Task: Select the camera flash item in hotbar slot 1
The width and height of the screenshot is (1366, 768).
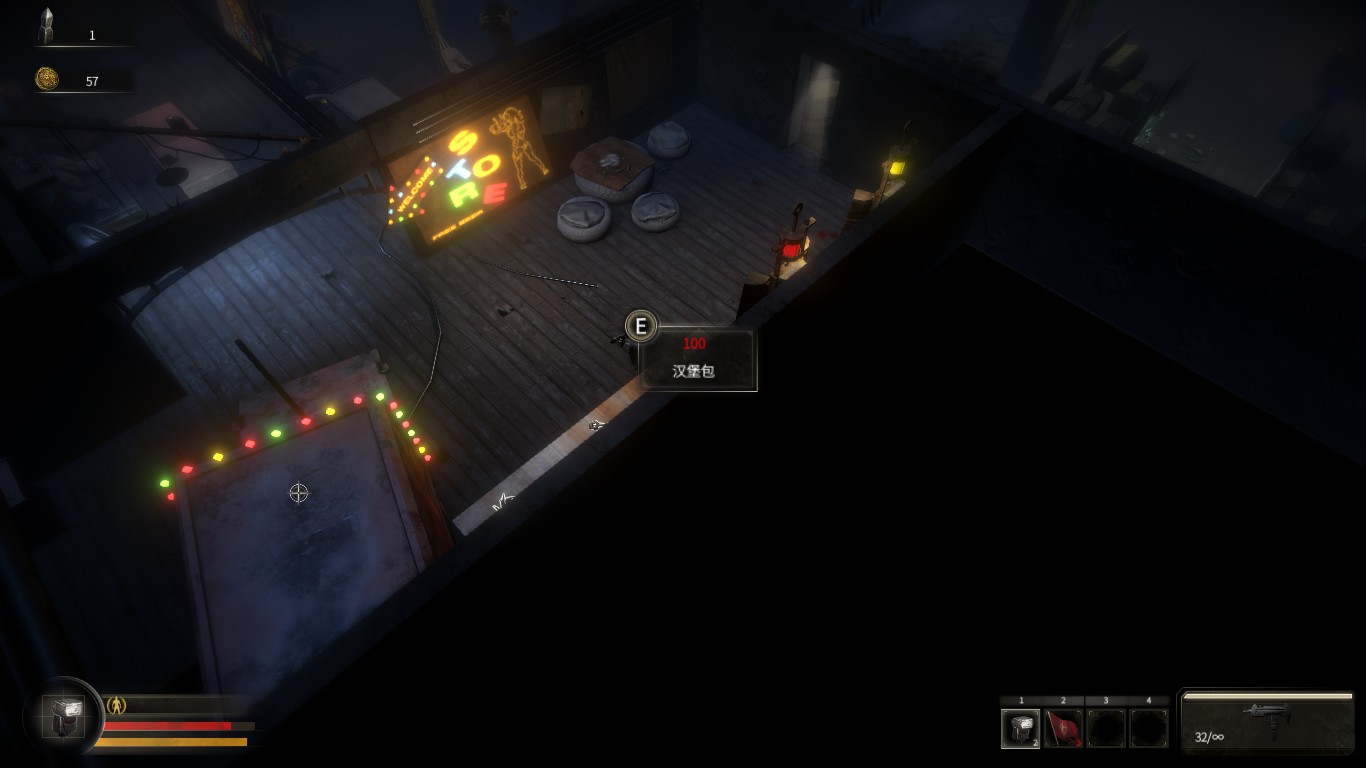Action: pos(1021,728)
